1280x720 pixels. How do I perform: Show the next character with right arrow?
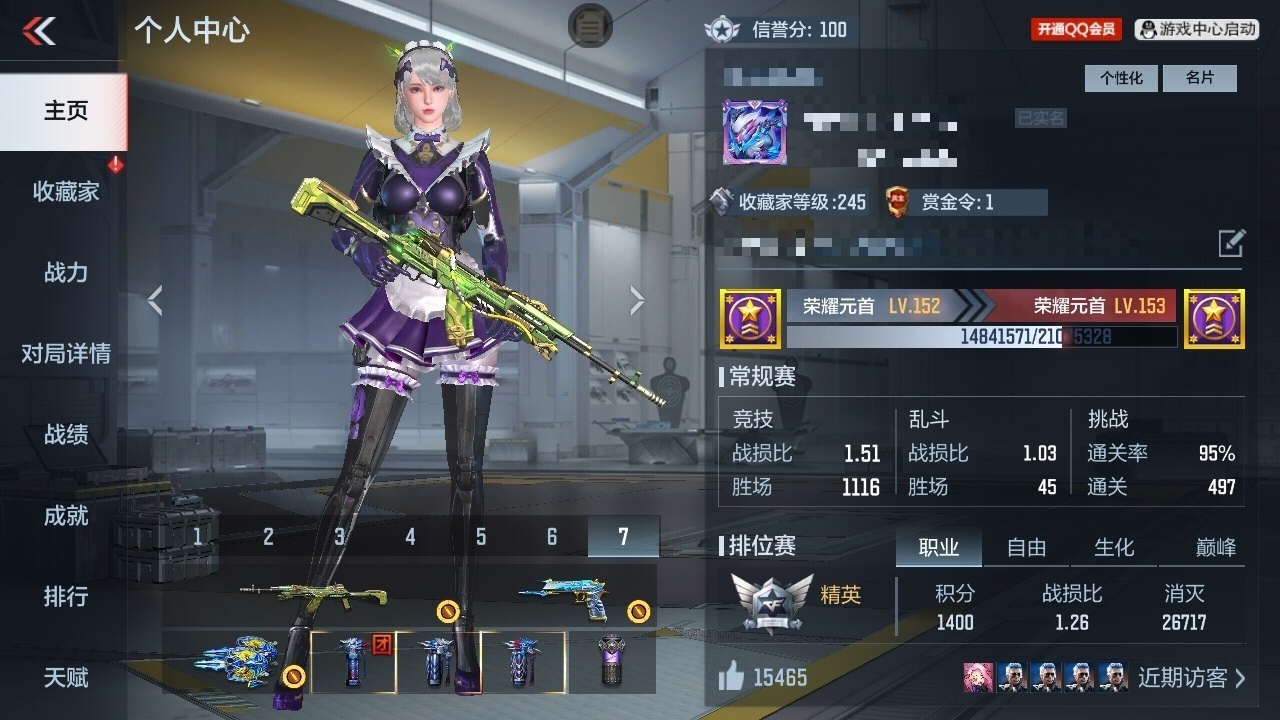click(637, 299)
